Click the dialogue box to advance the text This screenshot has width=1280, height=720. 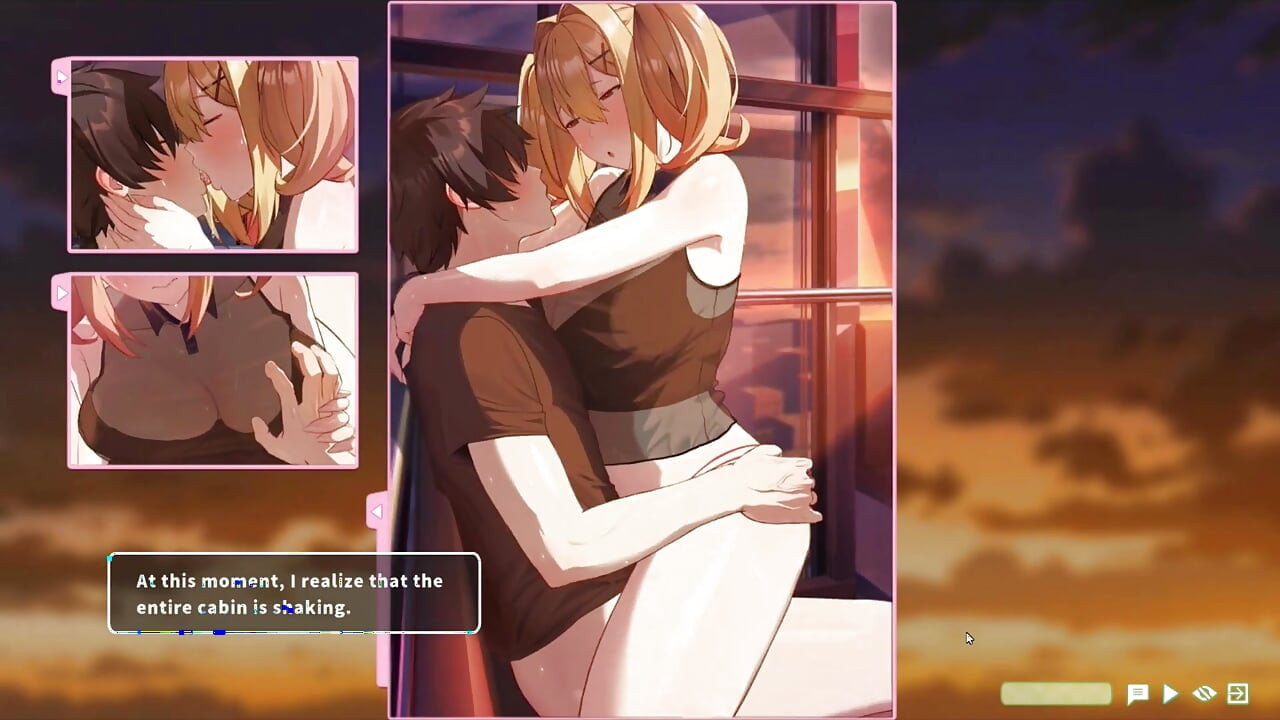pos(292,594)
